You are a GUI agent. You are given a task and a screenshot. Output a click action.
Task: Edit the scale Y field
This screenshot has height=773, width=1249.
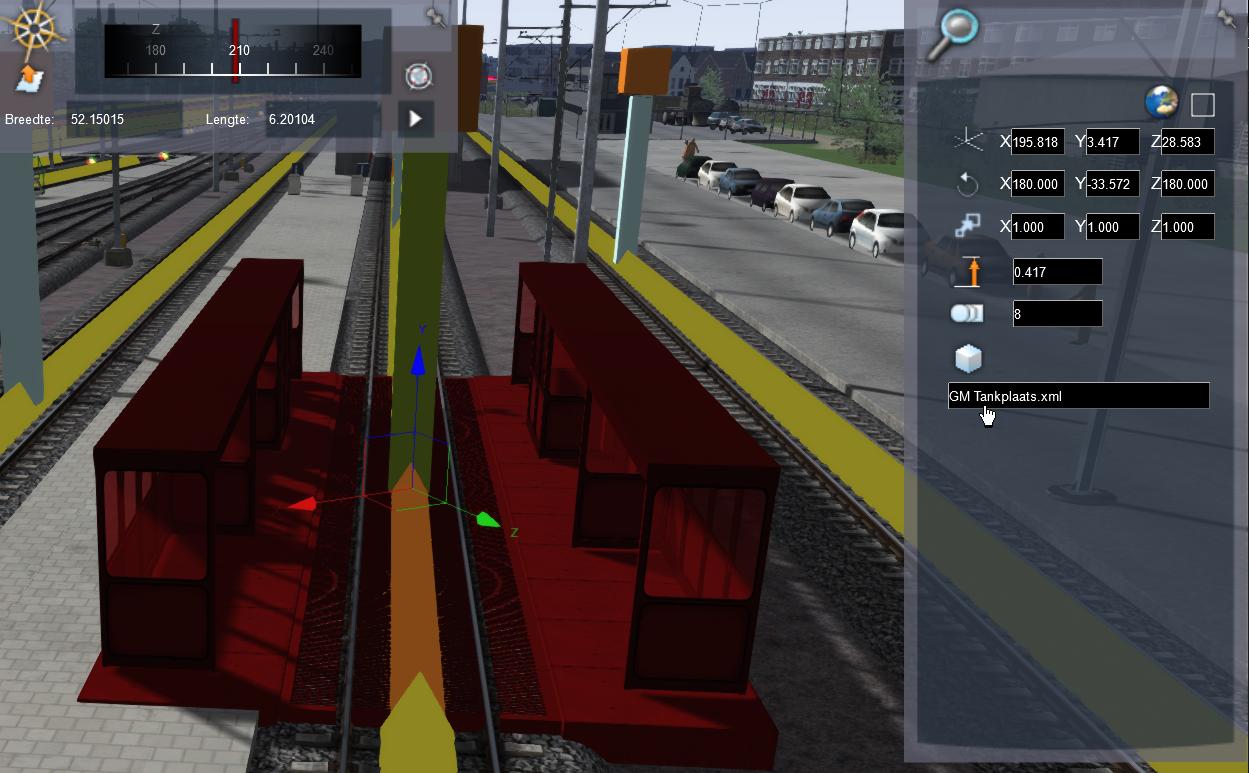click(x=1112, y=227)
